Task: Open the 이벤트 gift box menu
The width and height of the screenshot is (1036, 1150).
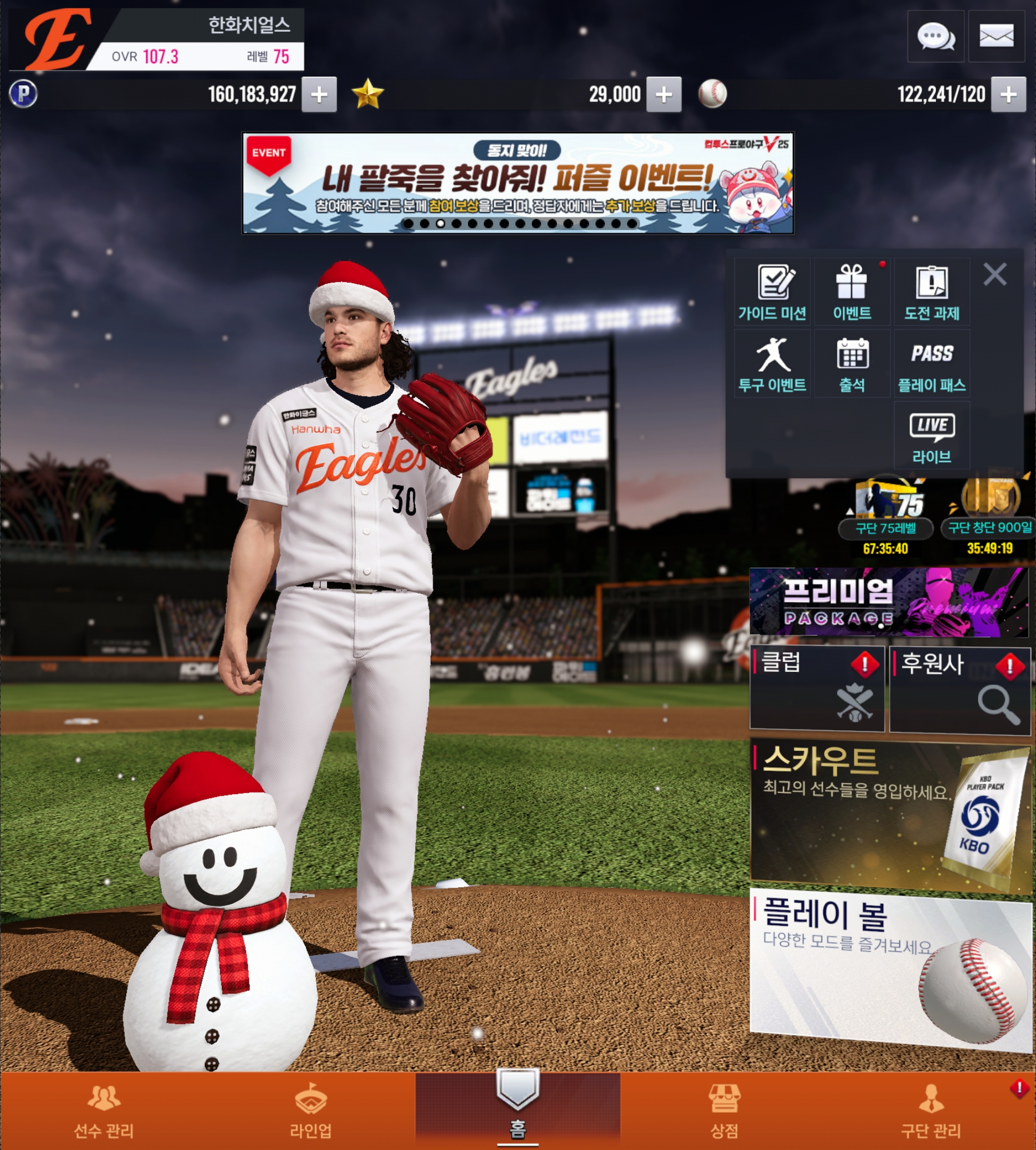Action: 852,292
